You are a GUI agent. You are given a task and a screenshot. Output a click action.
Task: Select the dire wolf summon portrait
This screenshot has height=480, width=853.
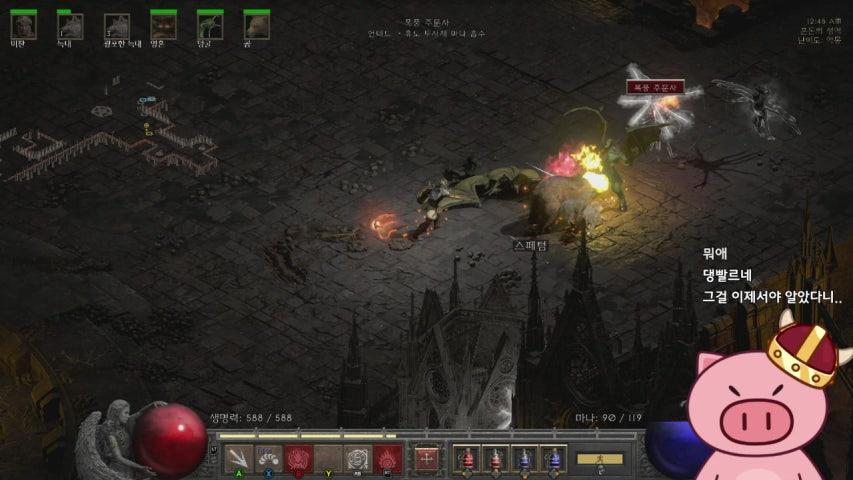(x=117, y=24)
